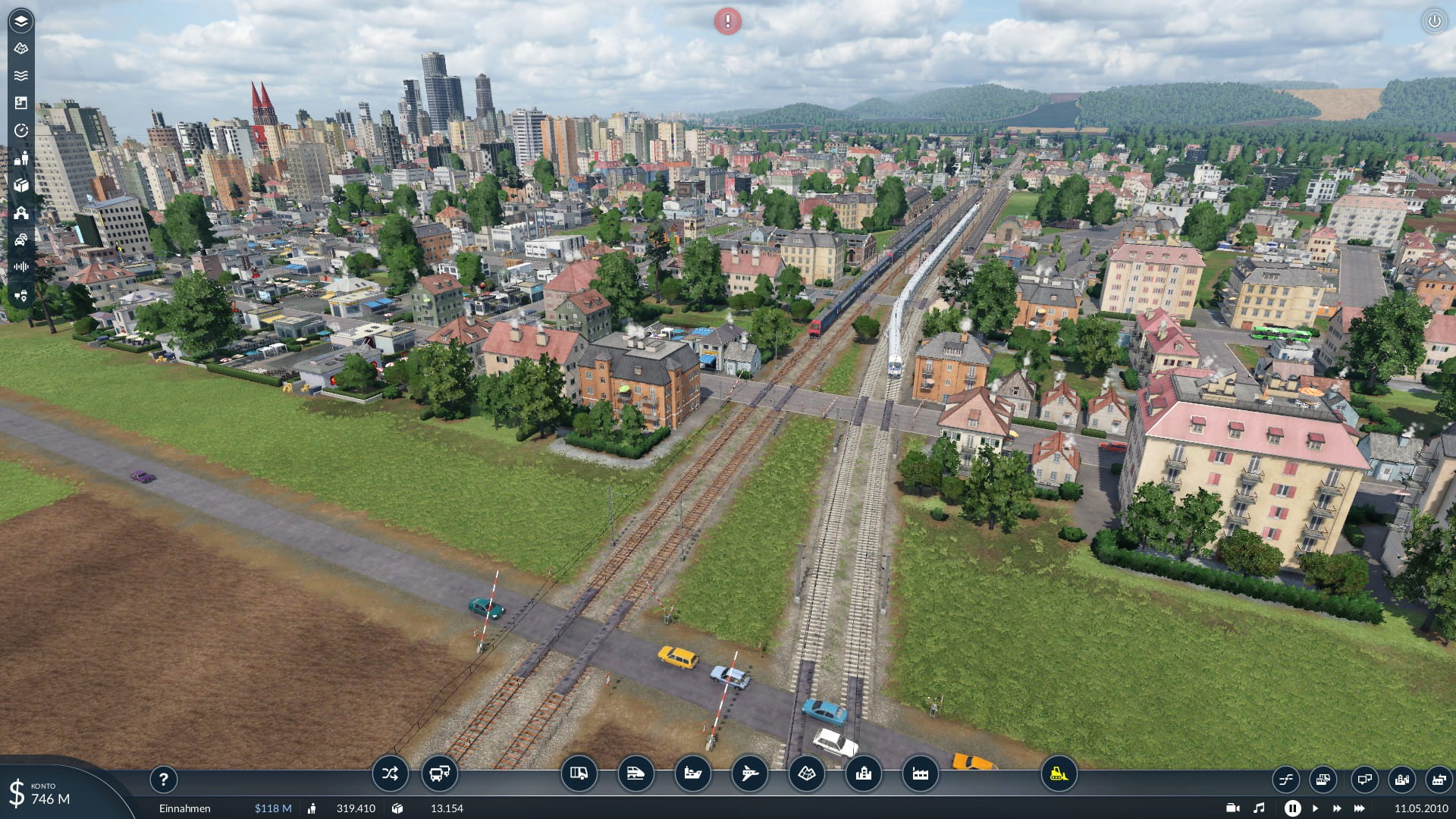Image resolution: width=1456 pixels, height=819 pixels.
Task: Open the question mark help button
Action: (163, 779)
